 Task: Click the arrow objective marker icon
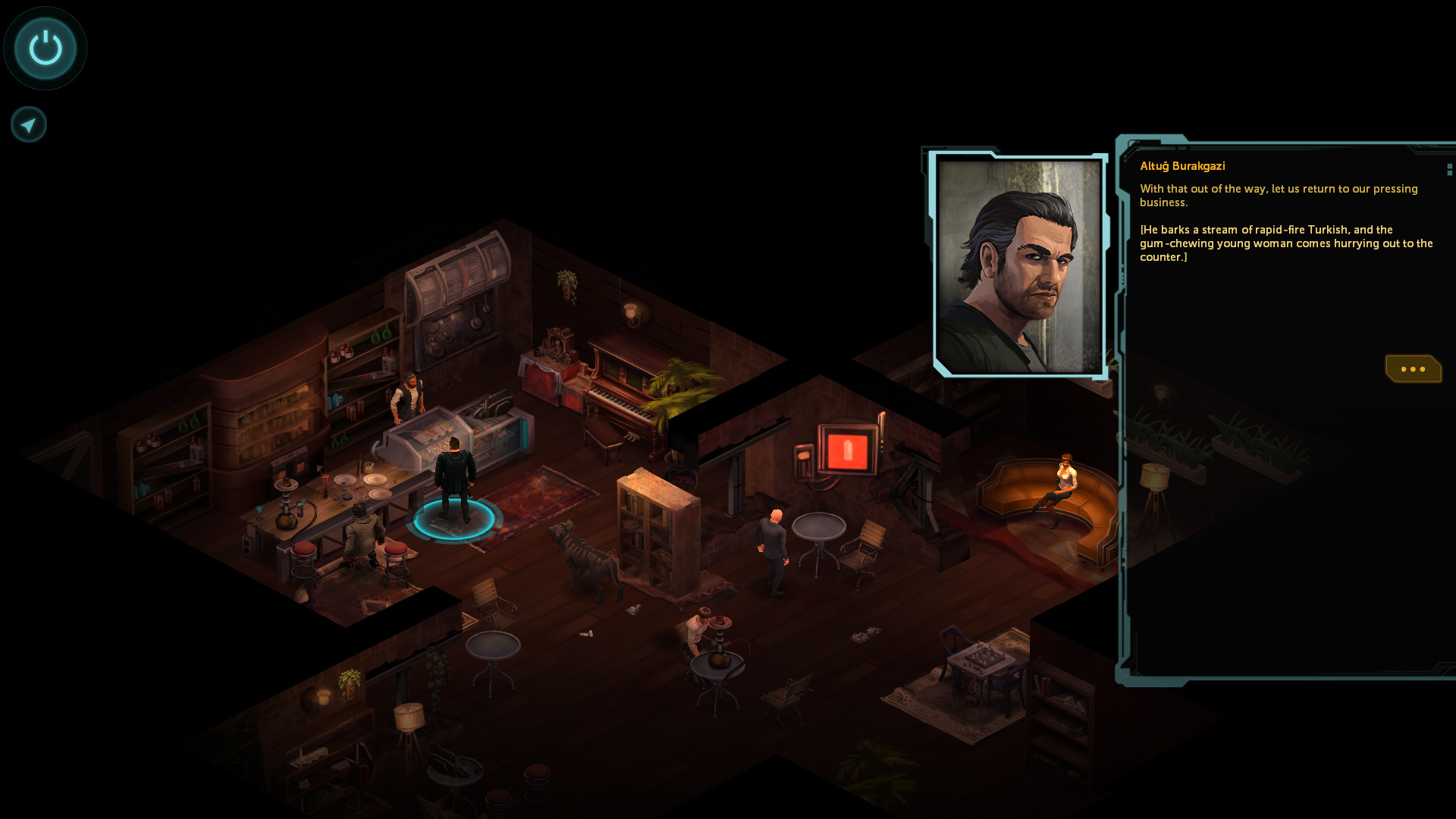29,124
